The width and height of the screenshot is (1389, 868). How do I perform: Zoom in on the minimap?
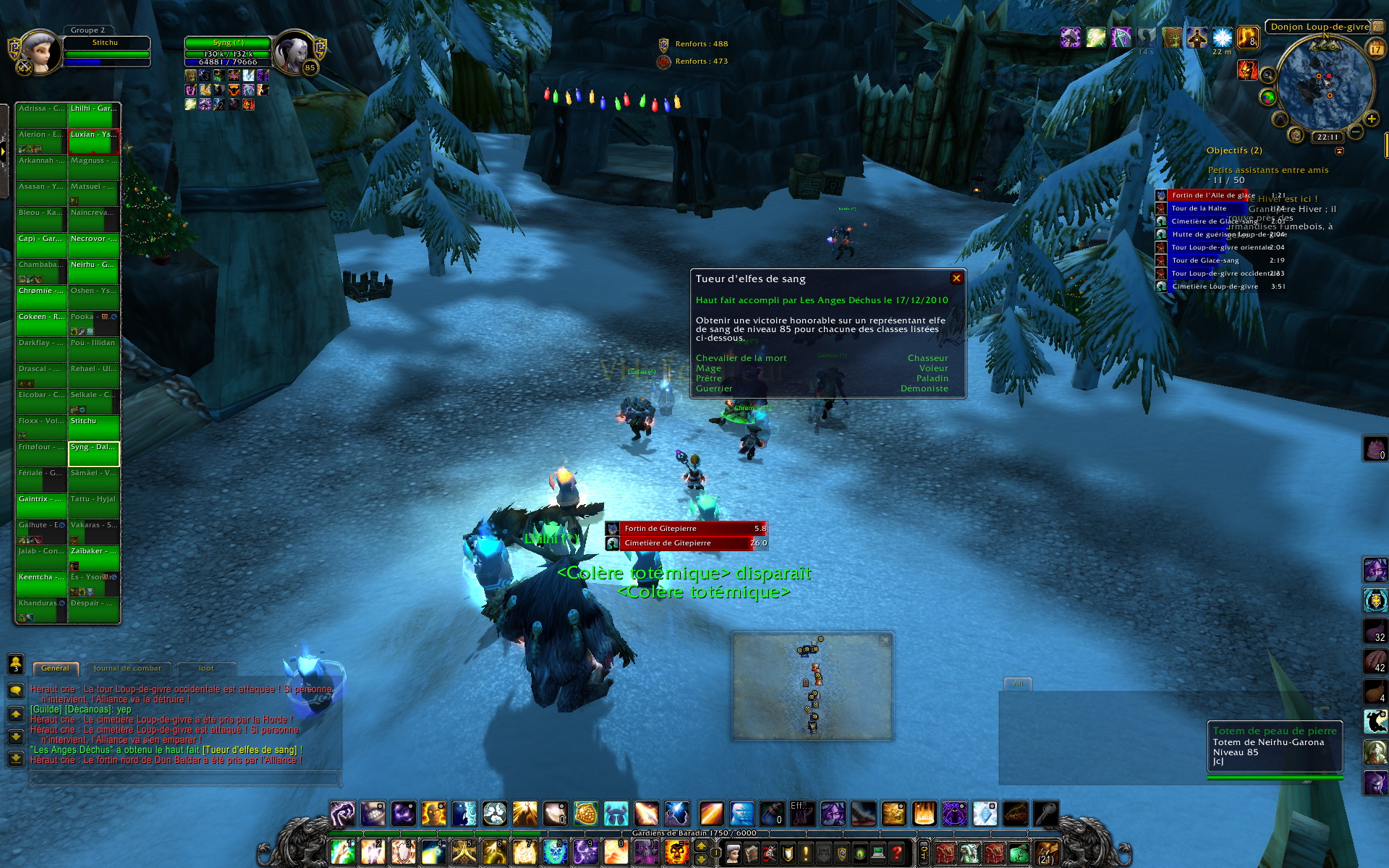coord(1371,119)
